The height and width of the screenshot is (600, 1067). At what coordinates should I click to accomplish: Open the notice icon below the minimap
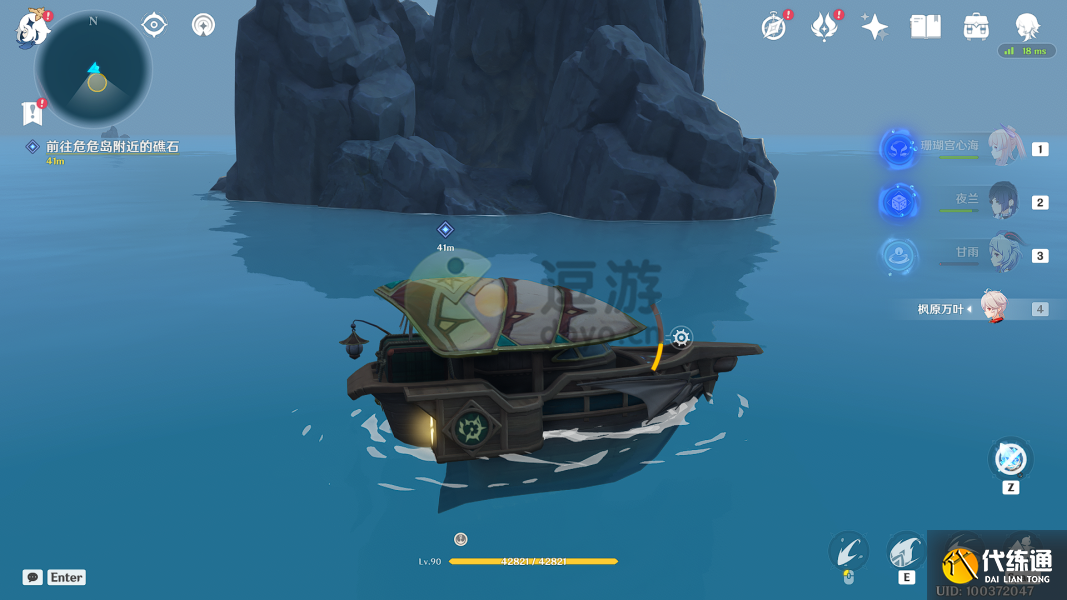pos(32,113)
